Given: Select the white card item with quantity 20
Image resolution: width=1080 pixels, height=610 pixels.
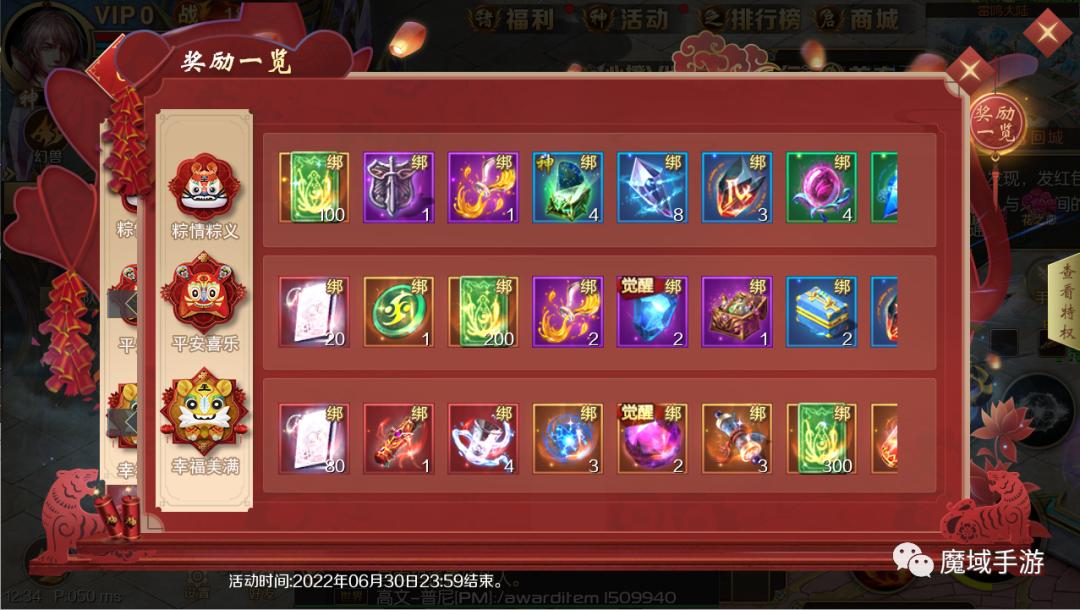Looking at the screenshot, I should (314, 312).
